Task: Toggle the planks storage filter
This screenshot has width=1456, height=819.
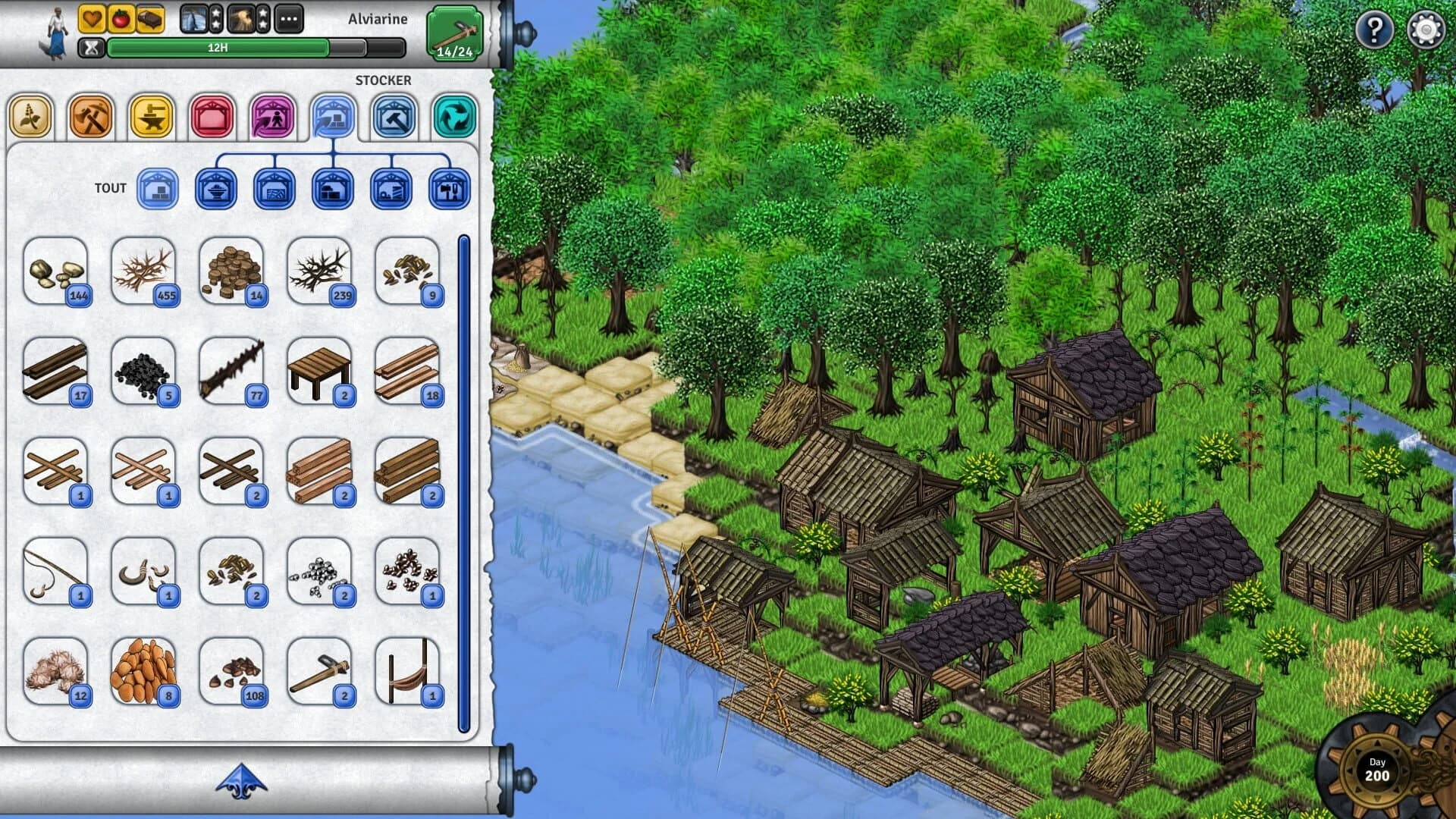Action: [x=275, y=190]
